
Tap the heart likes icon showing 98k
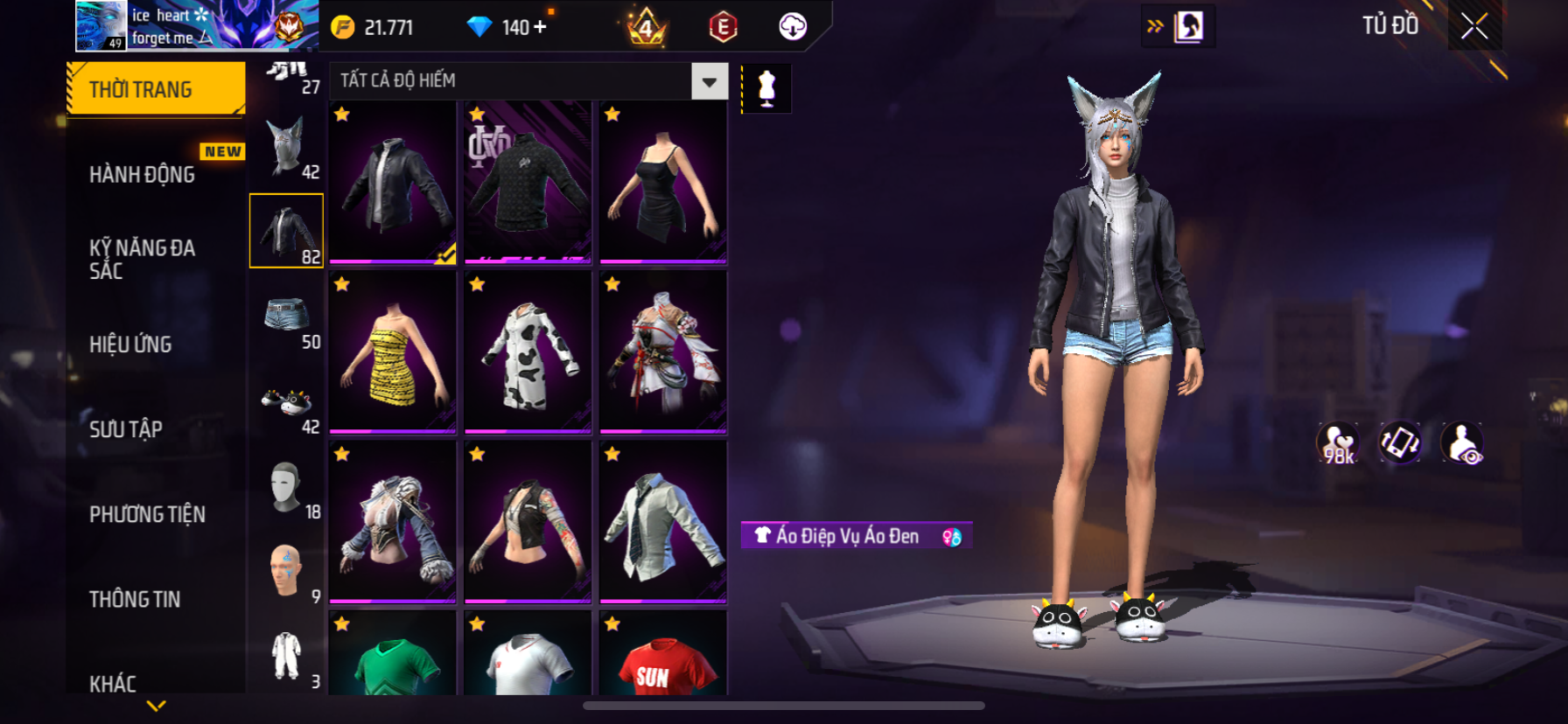click(1338, 443)
